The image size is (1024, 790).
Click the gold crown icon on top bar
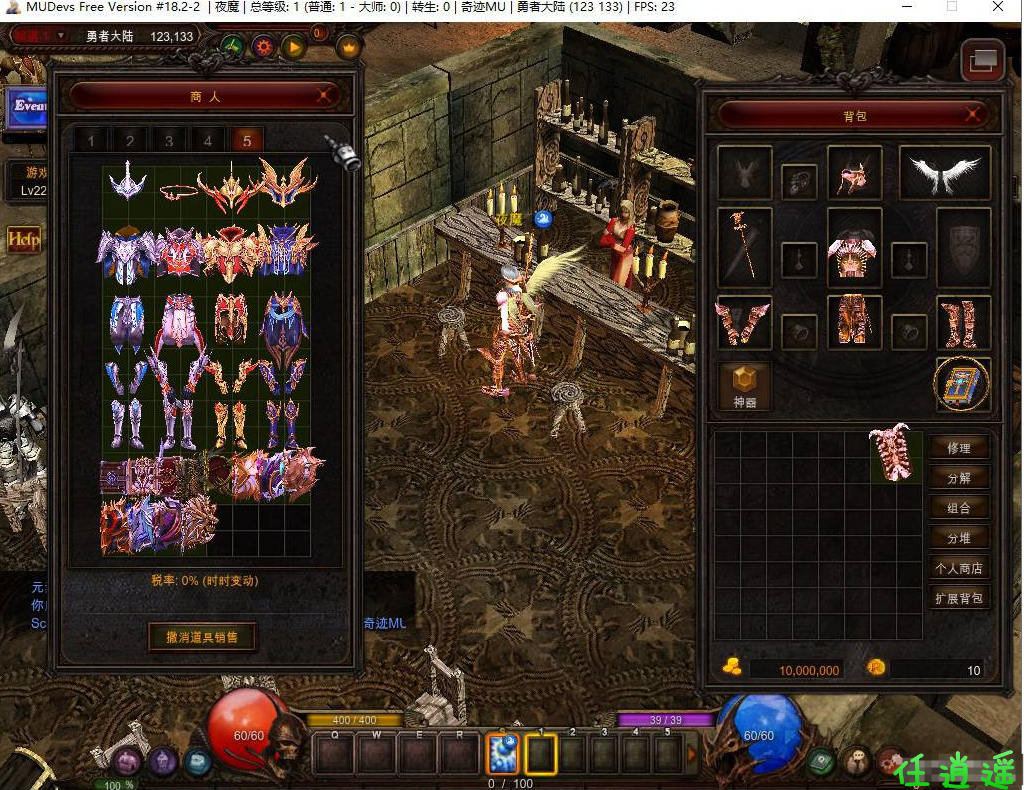pos(348,46)
